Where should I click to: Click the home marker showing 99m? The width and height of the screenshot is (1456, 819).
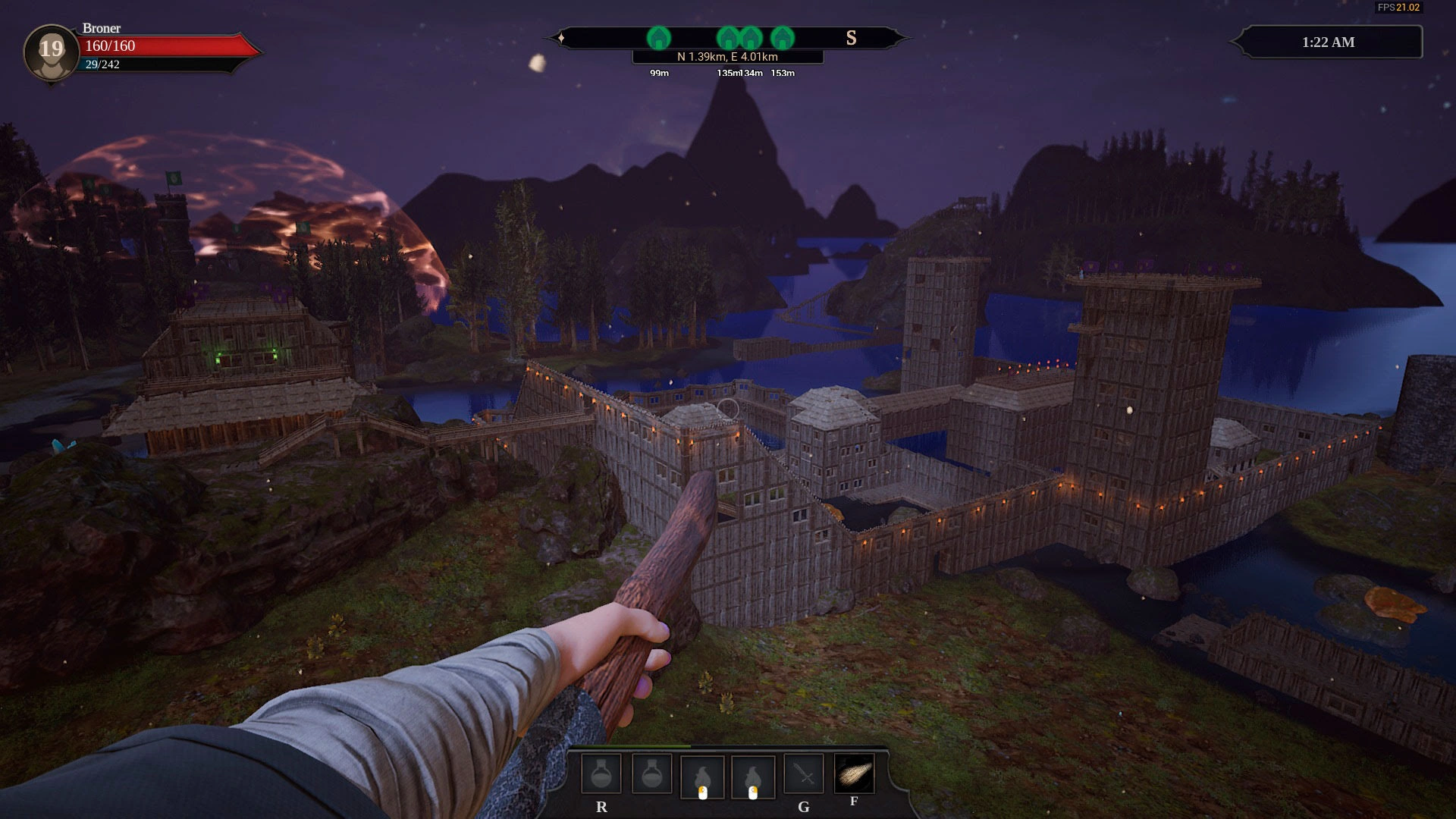point(659,38)
